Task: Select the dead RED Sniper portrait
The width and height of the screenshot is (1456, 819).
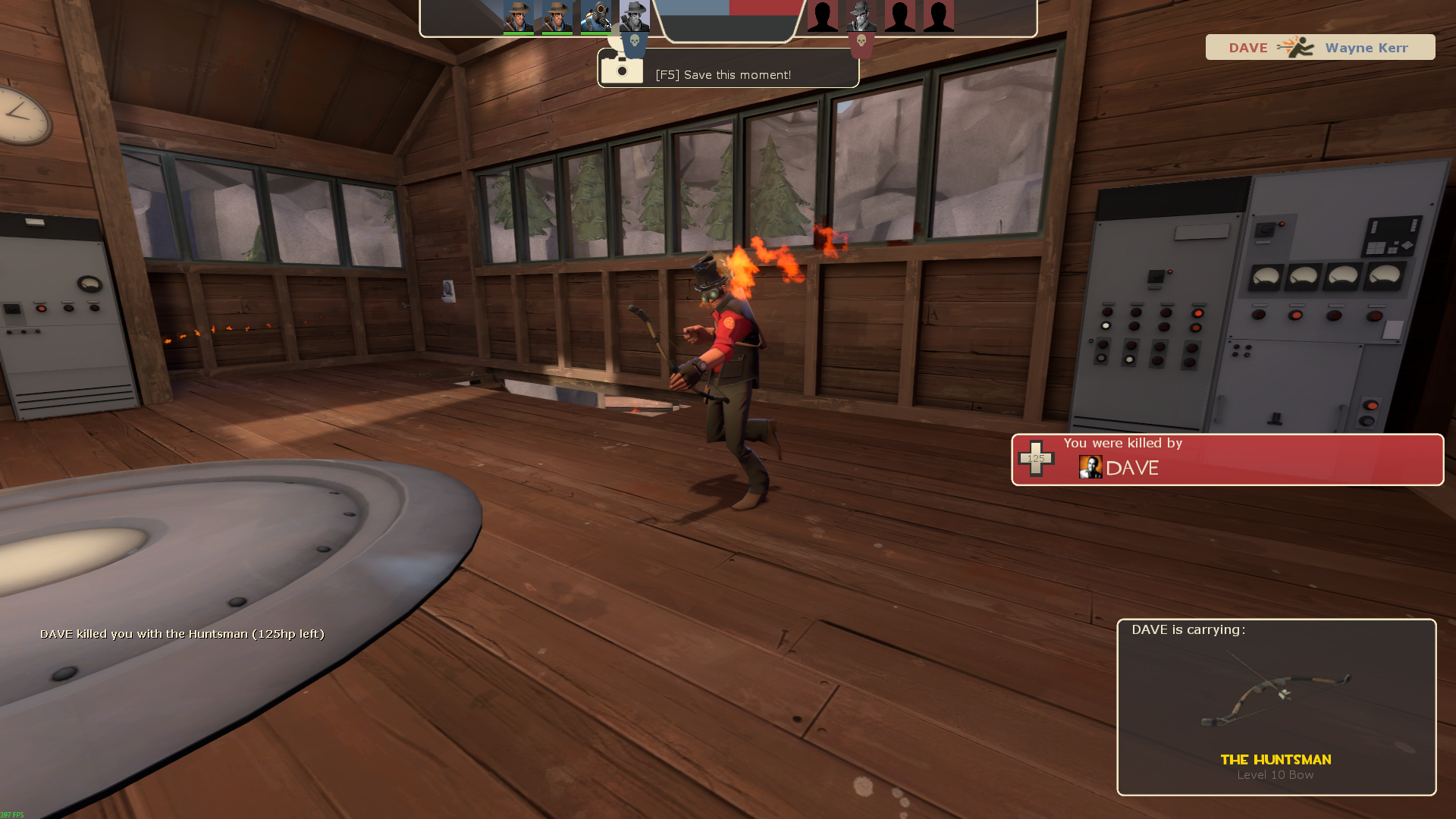Action: pos(861,17)
